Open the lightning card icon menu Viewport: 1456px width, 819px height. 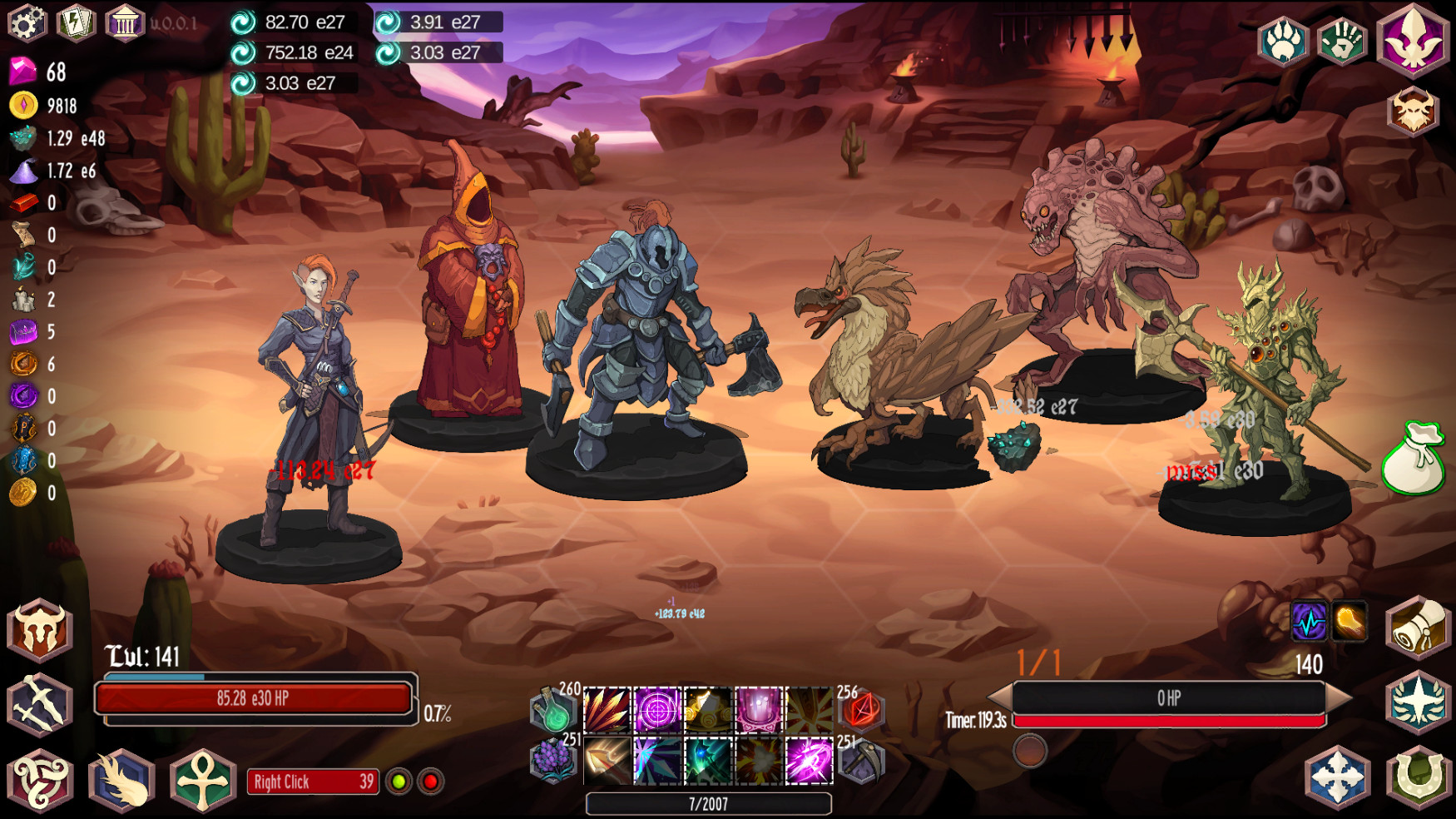75,22
